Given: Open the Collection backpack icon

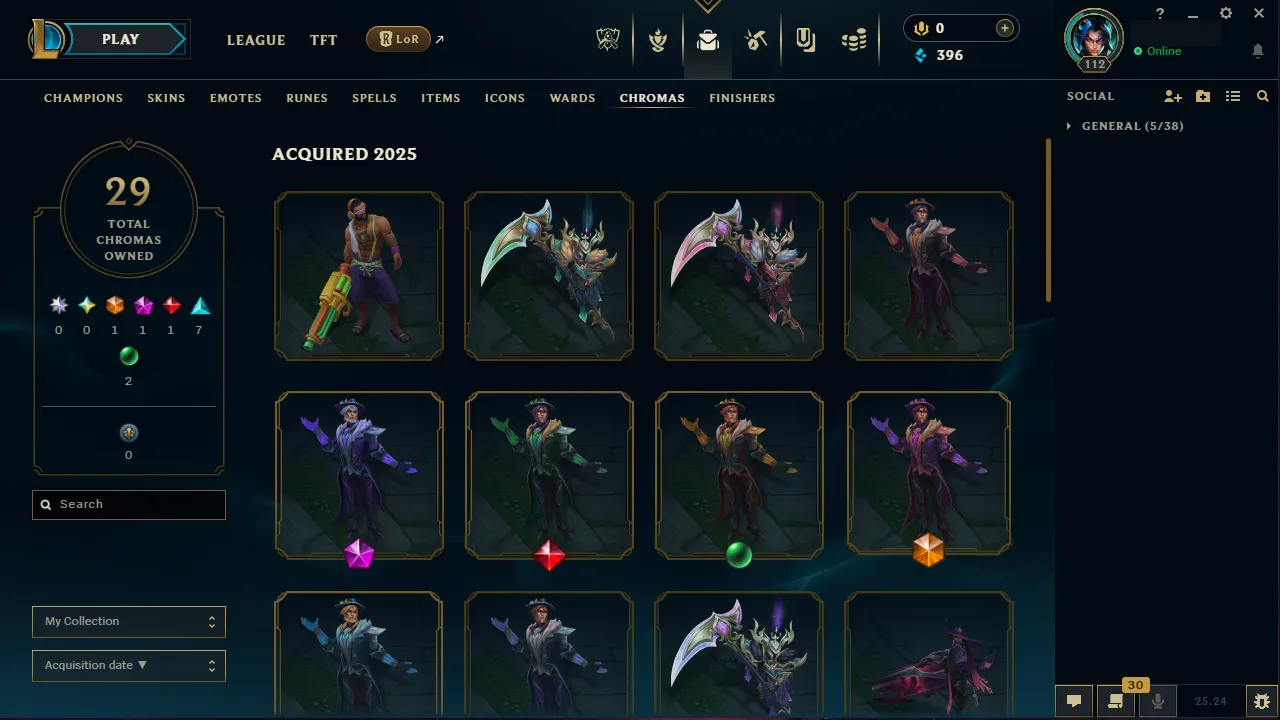Looking at the screenshot, I should (x=708, y=40).
